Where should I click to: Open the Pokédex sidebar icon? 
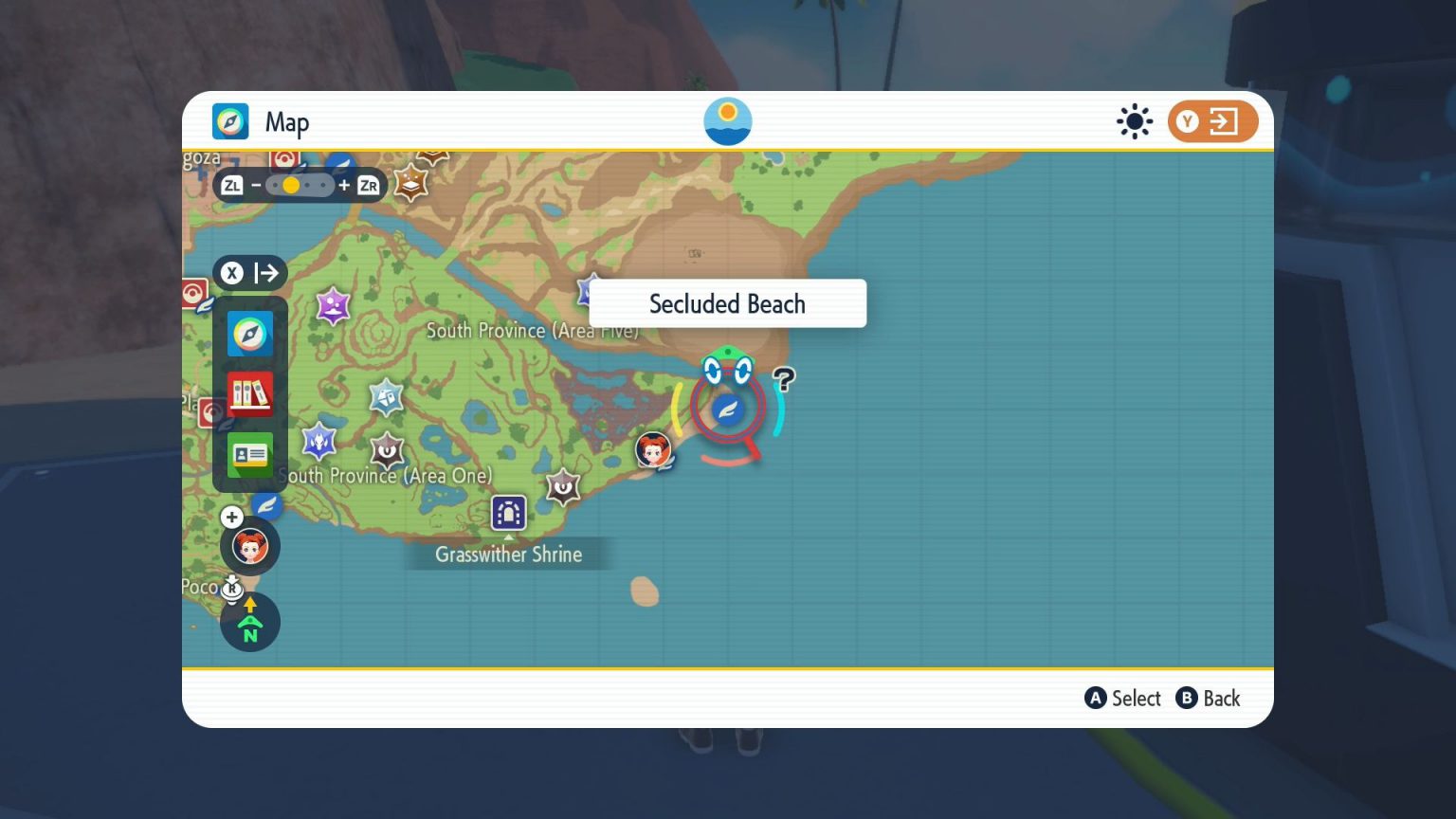pyautogui.click(x=250, y=394)
